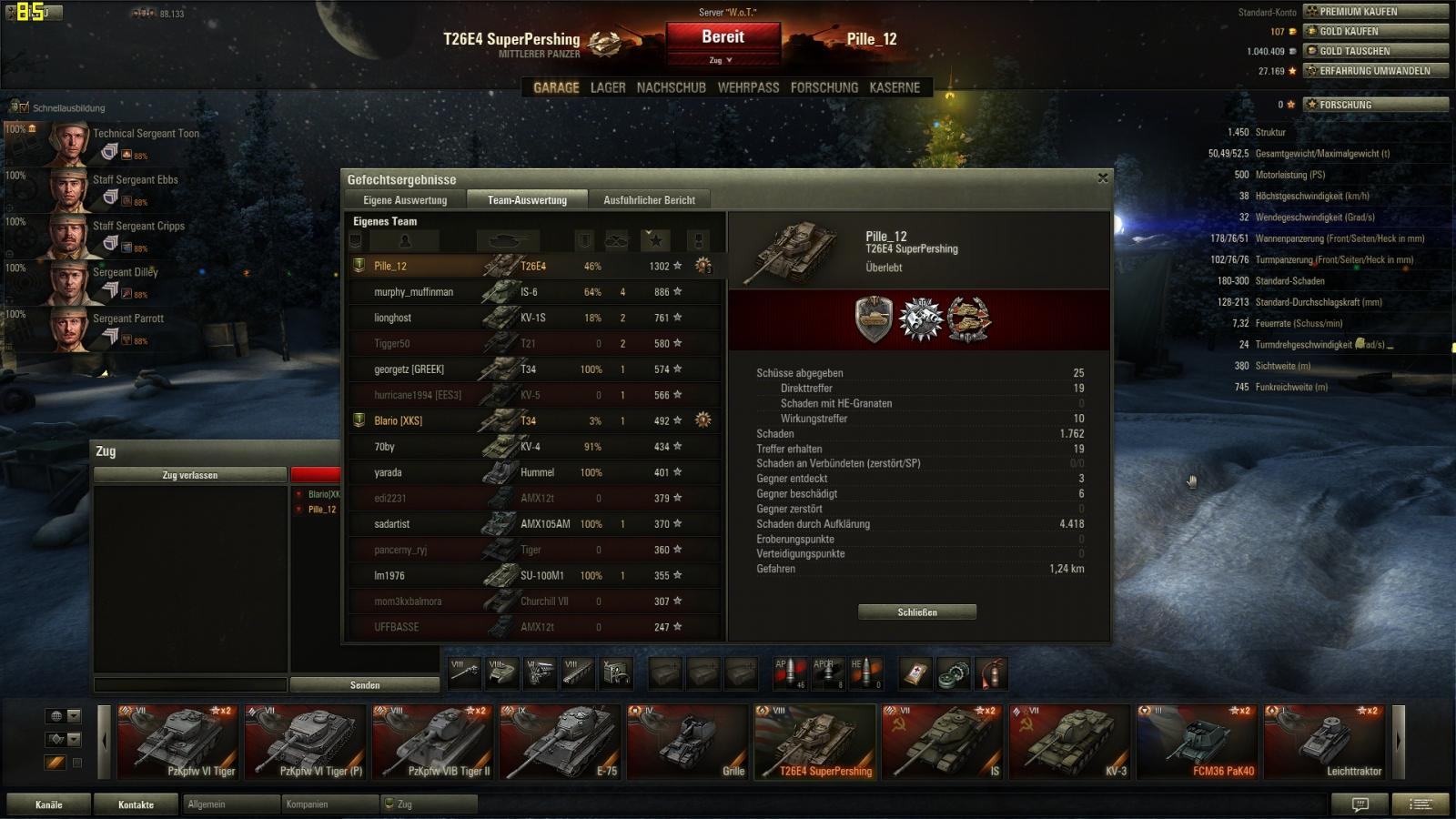Viewport: 1456px width, 819px height.
Task: Choose the Grille vehicle thumbnail
Action: pos(687,743)
